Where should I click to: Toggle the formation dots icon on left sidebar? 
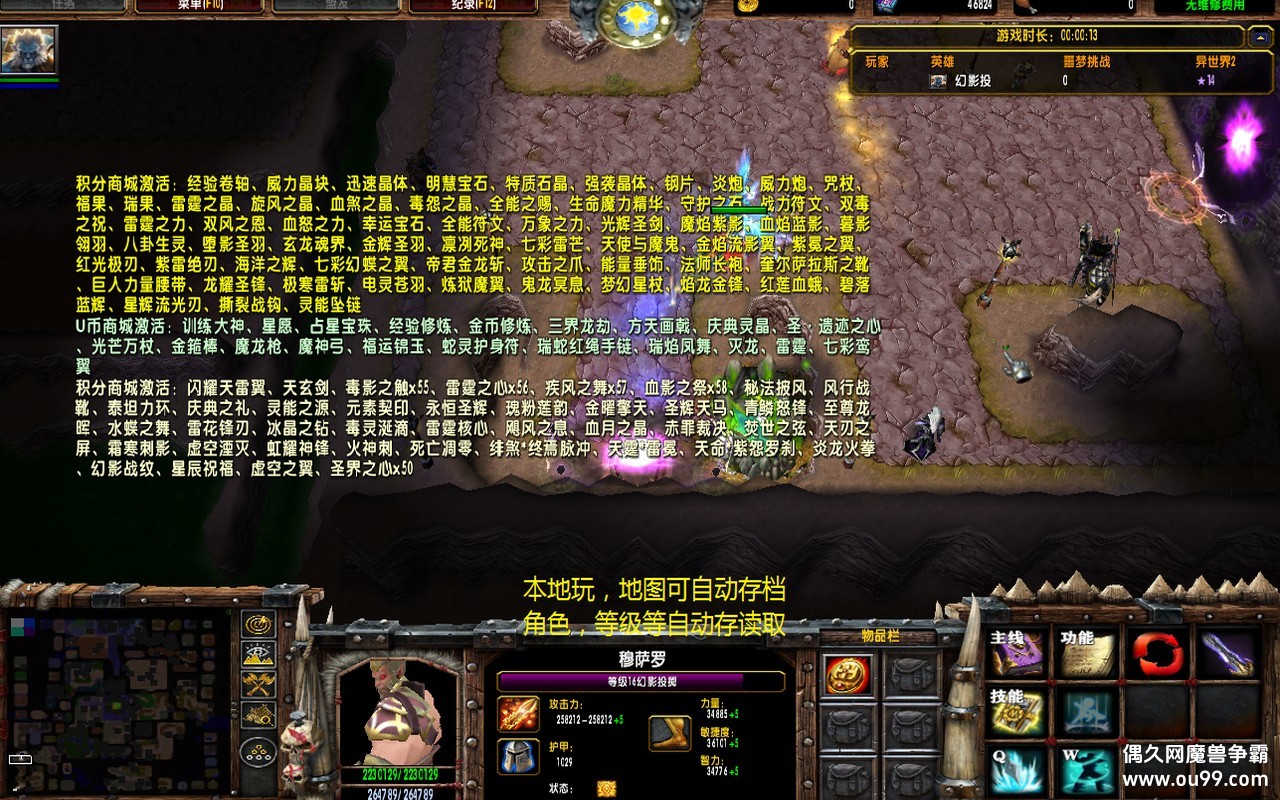(x=257, y=752)
